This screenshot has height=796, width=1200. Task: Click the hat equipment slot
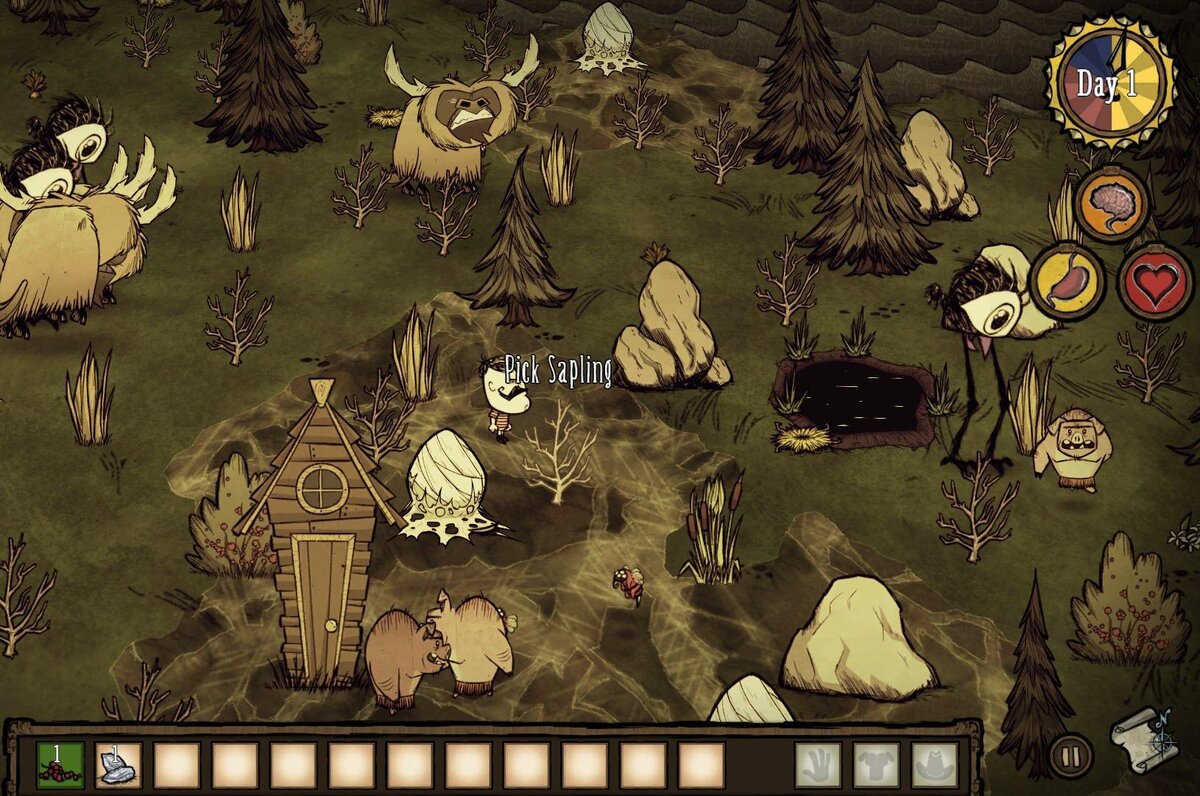tap(935, 765)
